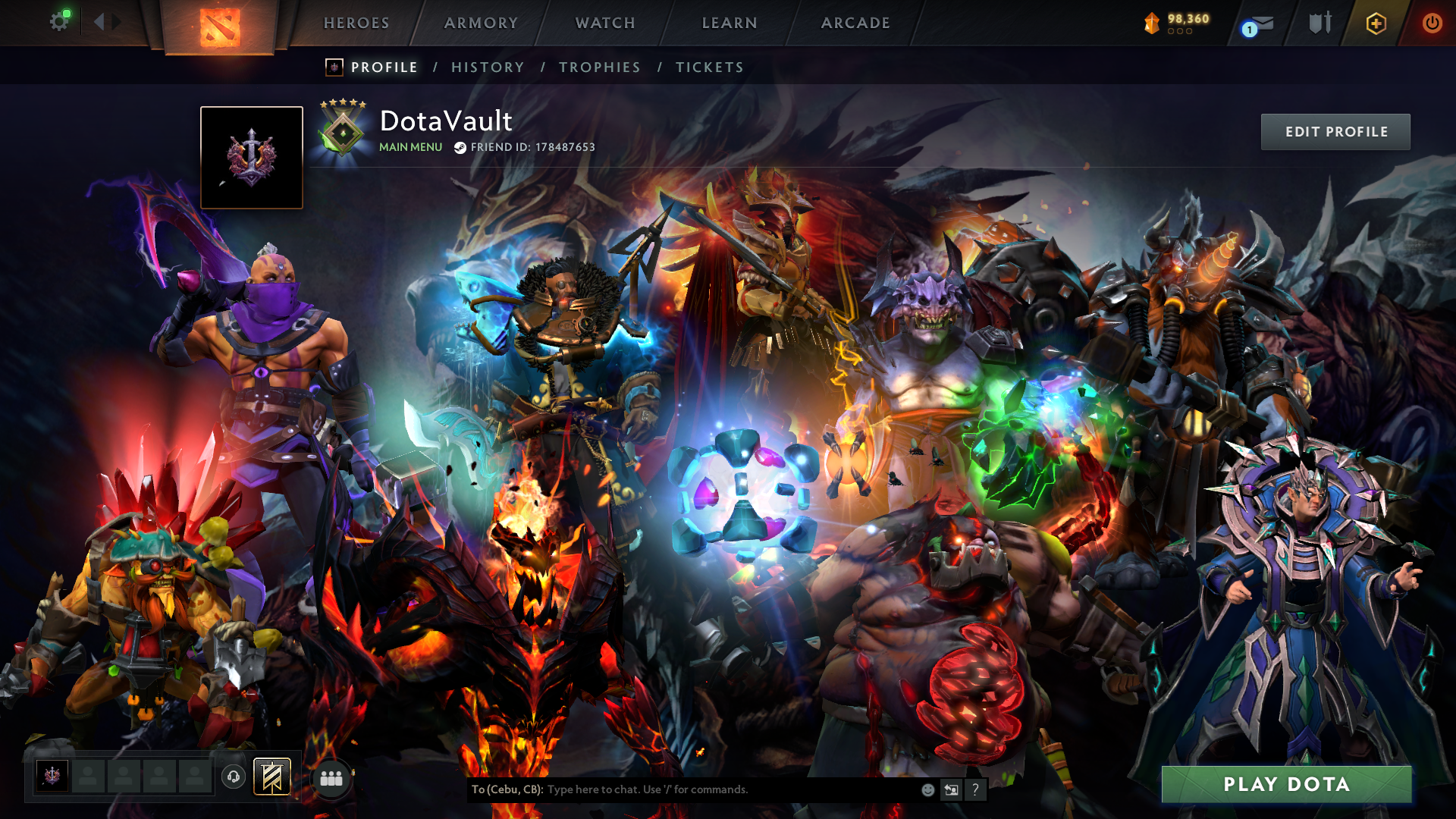The image size is (1456, 819).
Task: Open the chat emoticon picker
Action: tap(927, 789)
